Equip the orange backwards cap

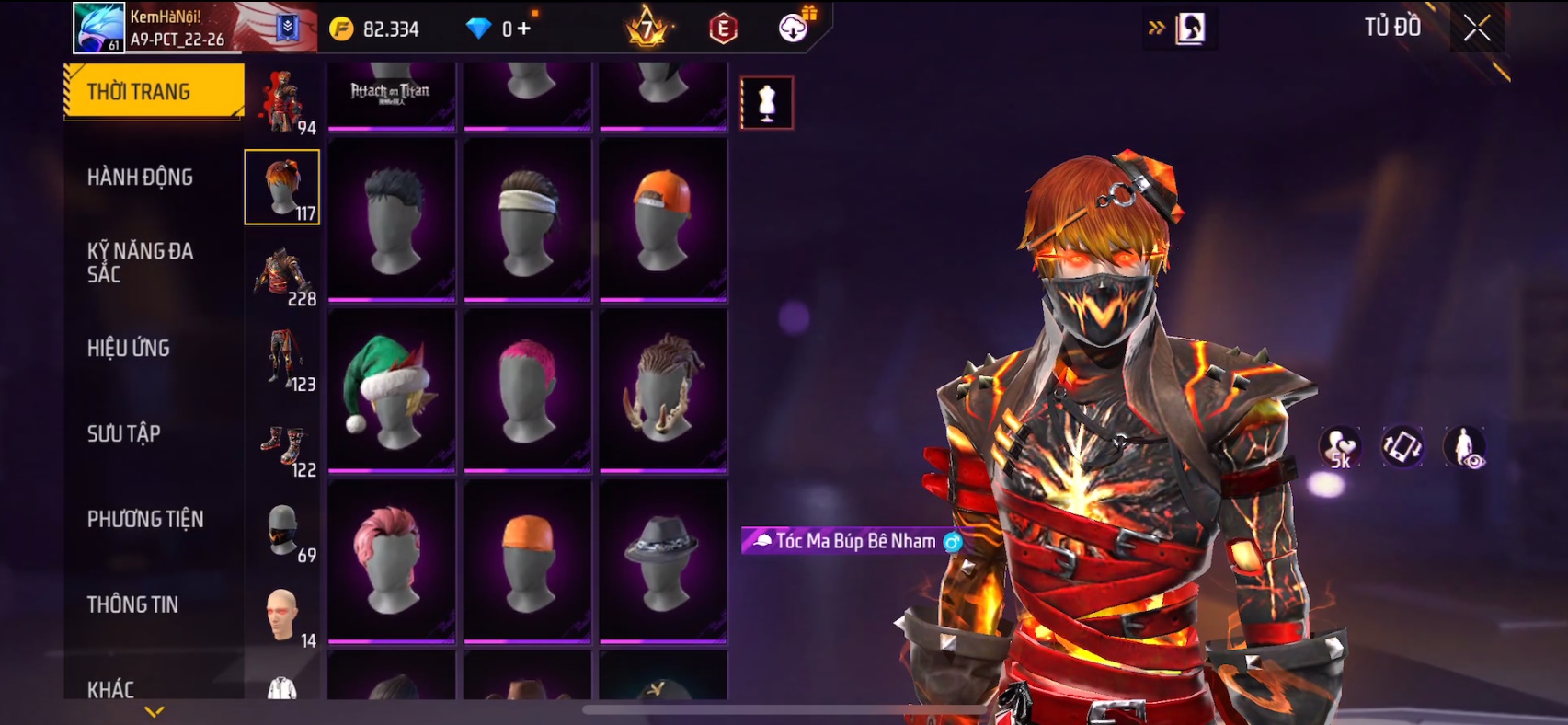(662, 219)
